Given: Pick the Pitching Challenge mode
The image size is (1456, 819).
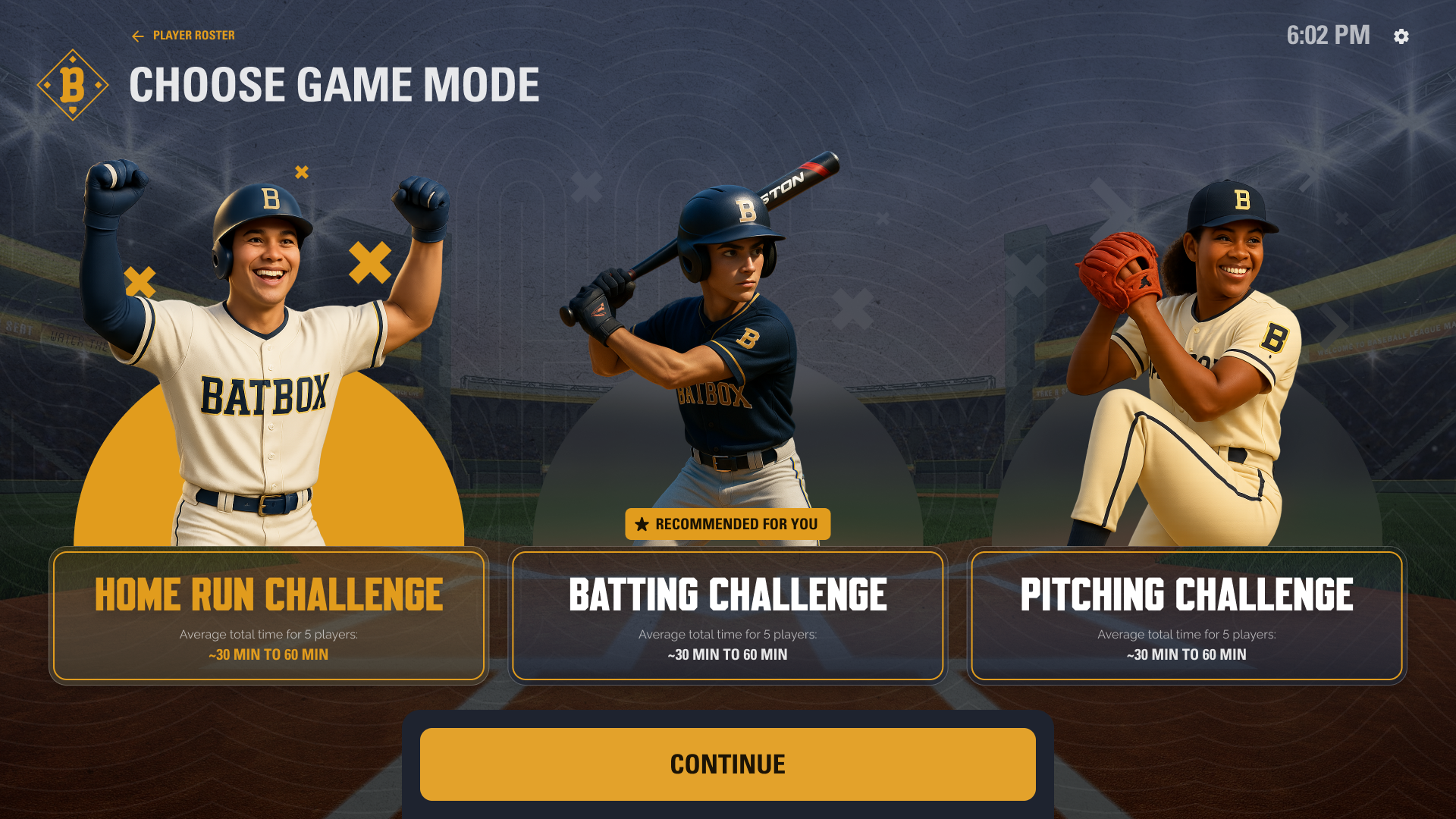Looking at the screenshot, I should click(x=1186, y=615).
